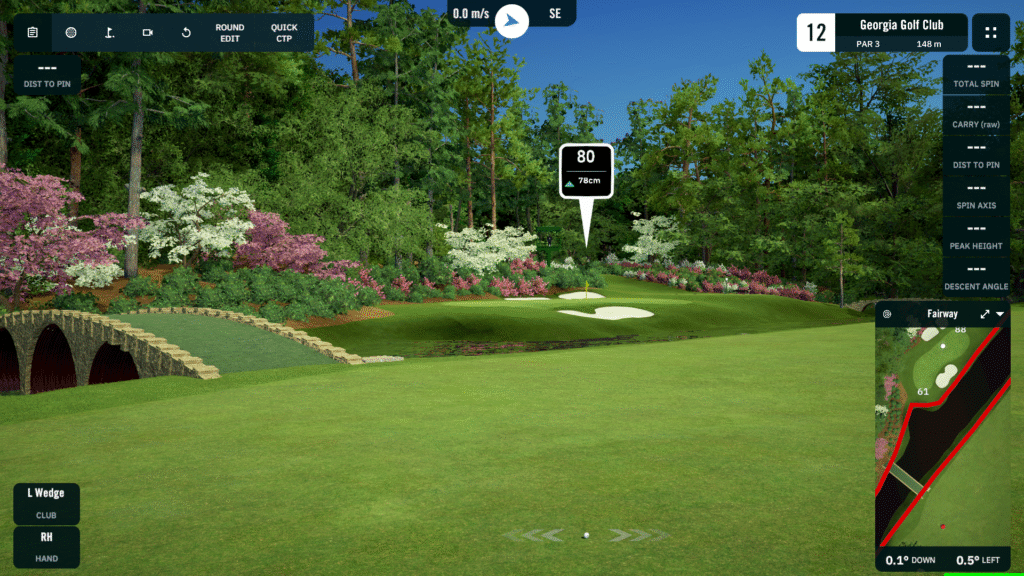This screenshot has width=1024, height=576.
Task: Toggle the RH hand setting
Action: [x=46, y=546]
